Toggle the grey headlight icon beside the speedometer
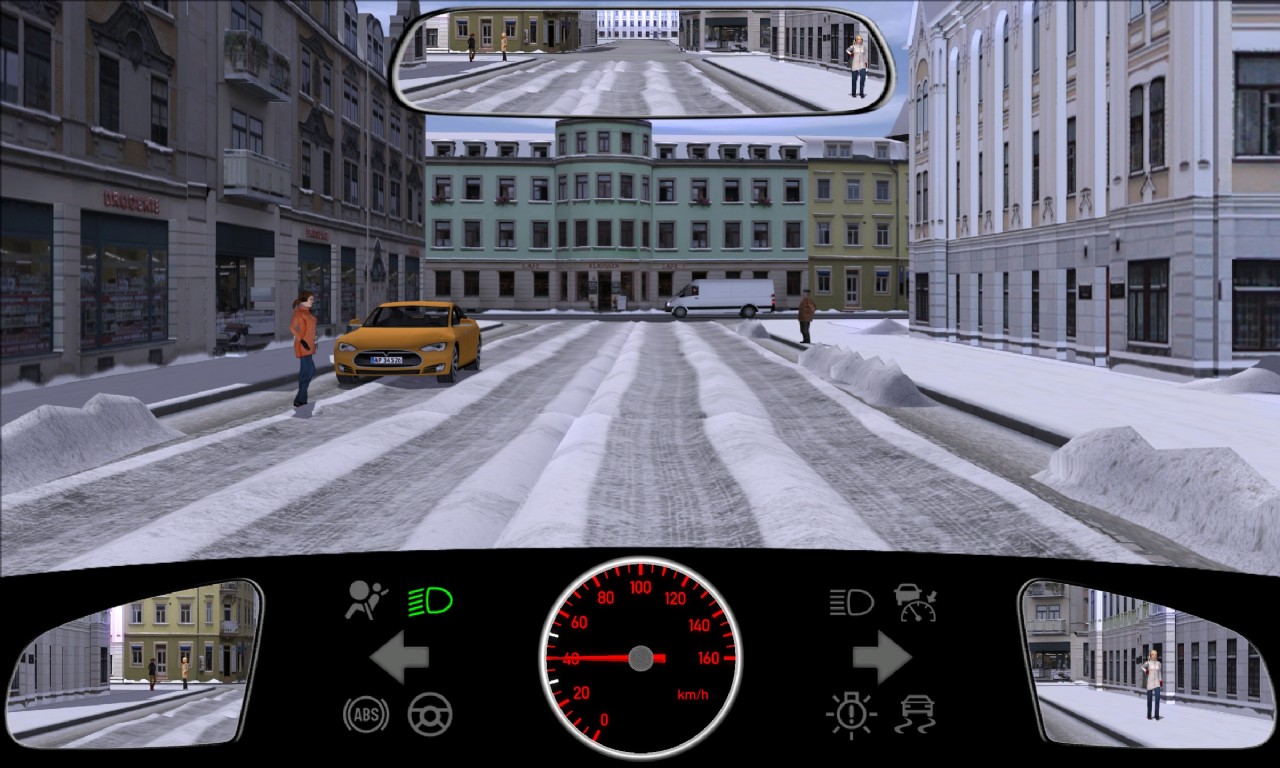Image resolution: width=1280 pixels, height=768 pixels. (x=851, y=602)
